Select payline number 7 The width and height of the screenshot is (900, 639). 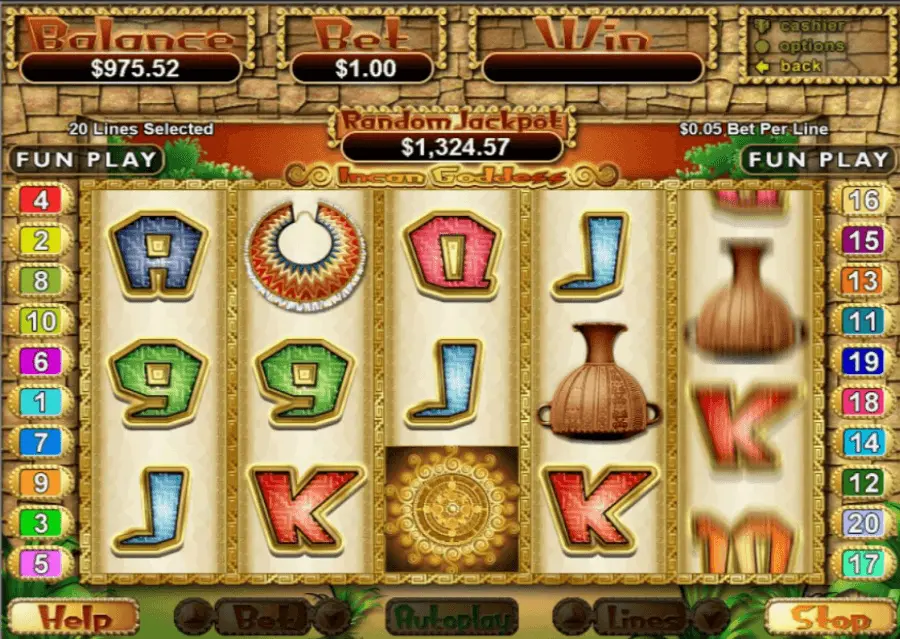pyautogui.click(x=41, y=442)
